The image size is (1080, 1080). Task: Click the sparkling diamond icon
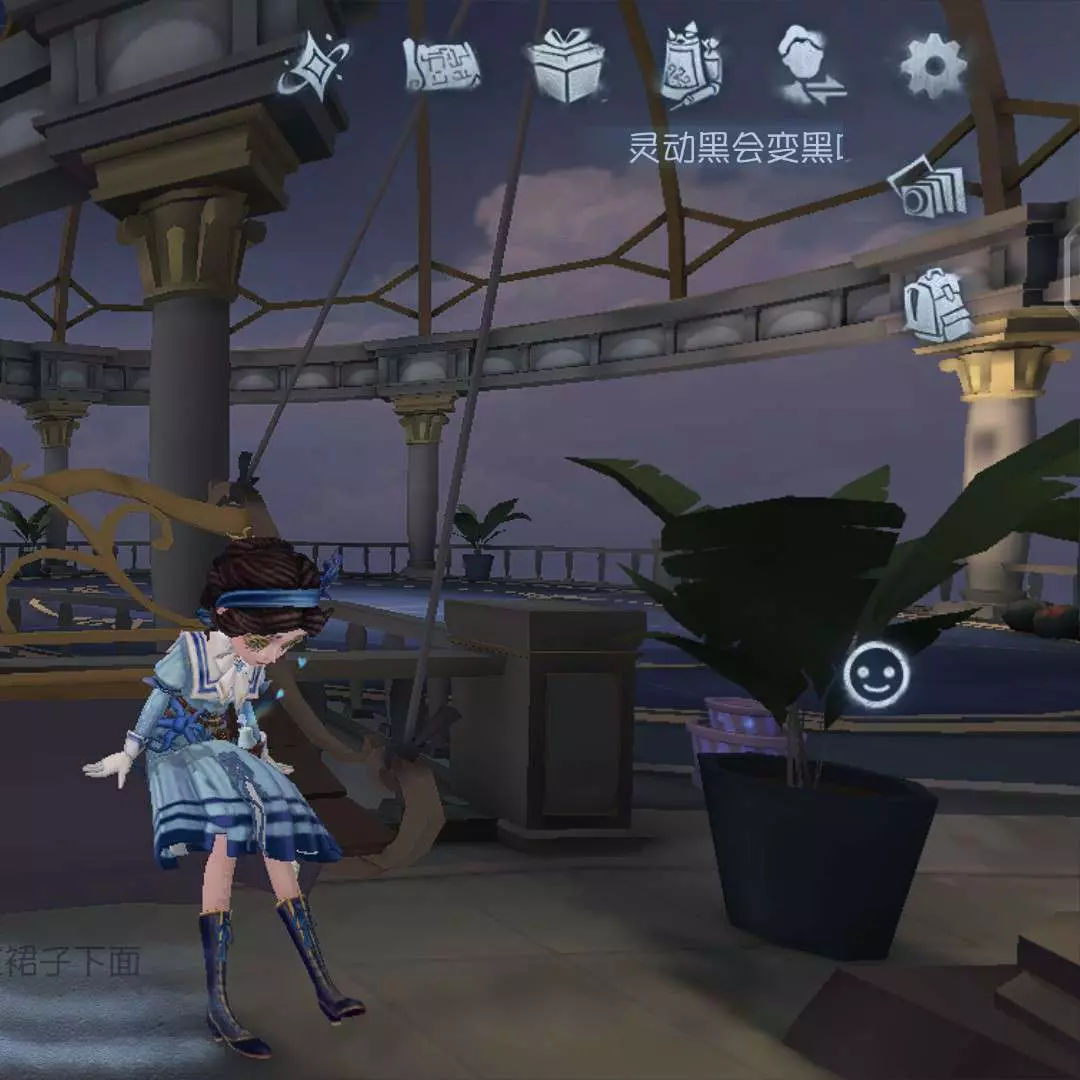tap(315, 66)
